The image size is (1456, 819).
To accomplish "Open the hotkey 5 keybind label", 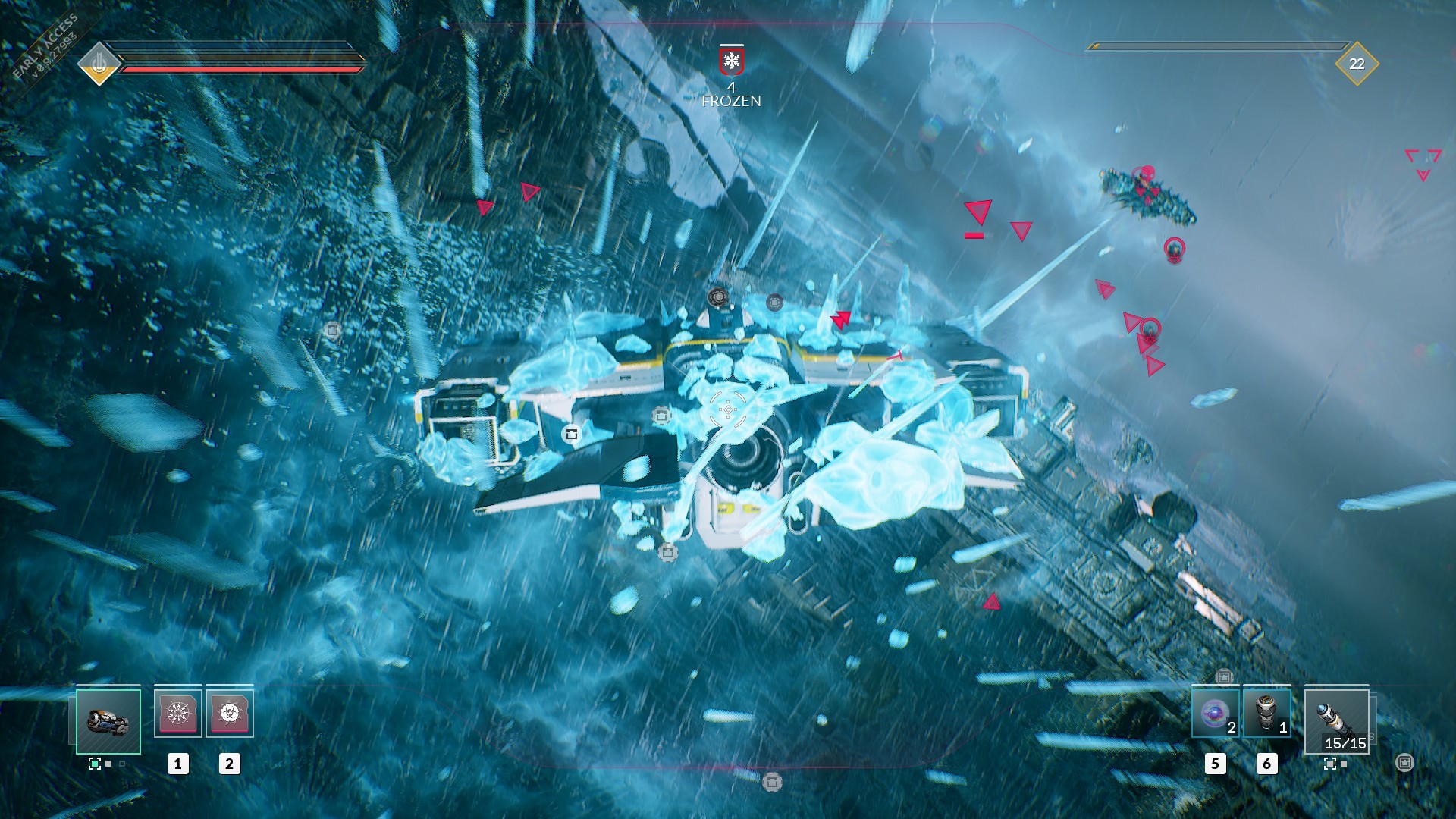I will [x=1216, y=764].
